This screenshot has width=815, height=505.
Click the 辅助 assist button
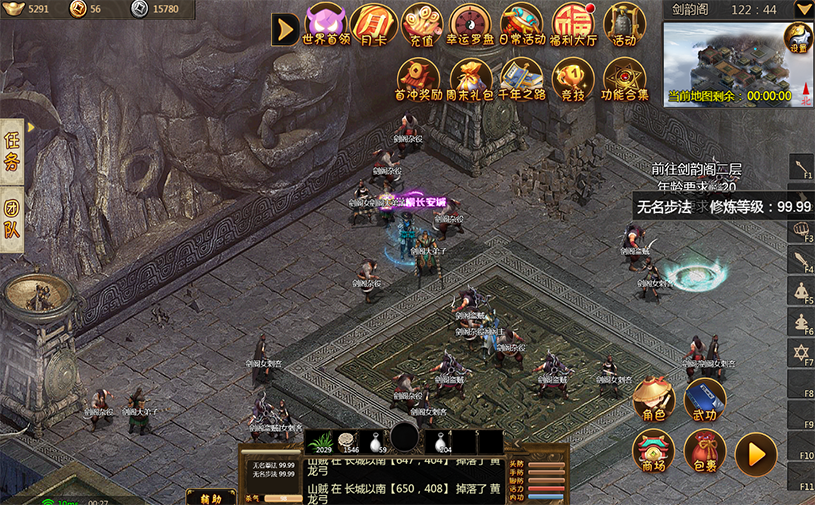pyautogui.click(x=210, y=497)
